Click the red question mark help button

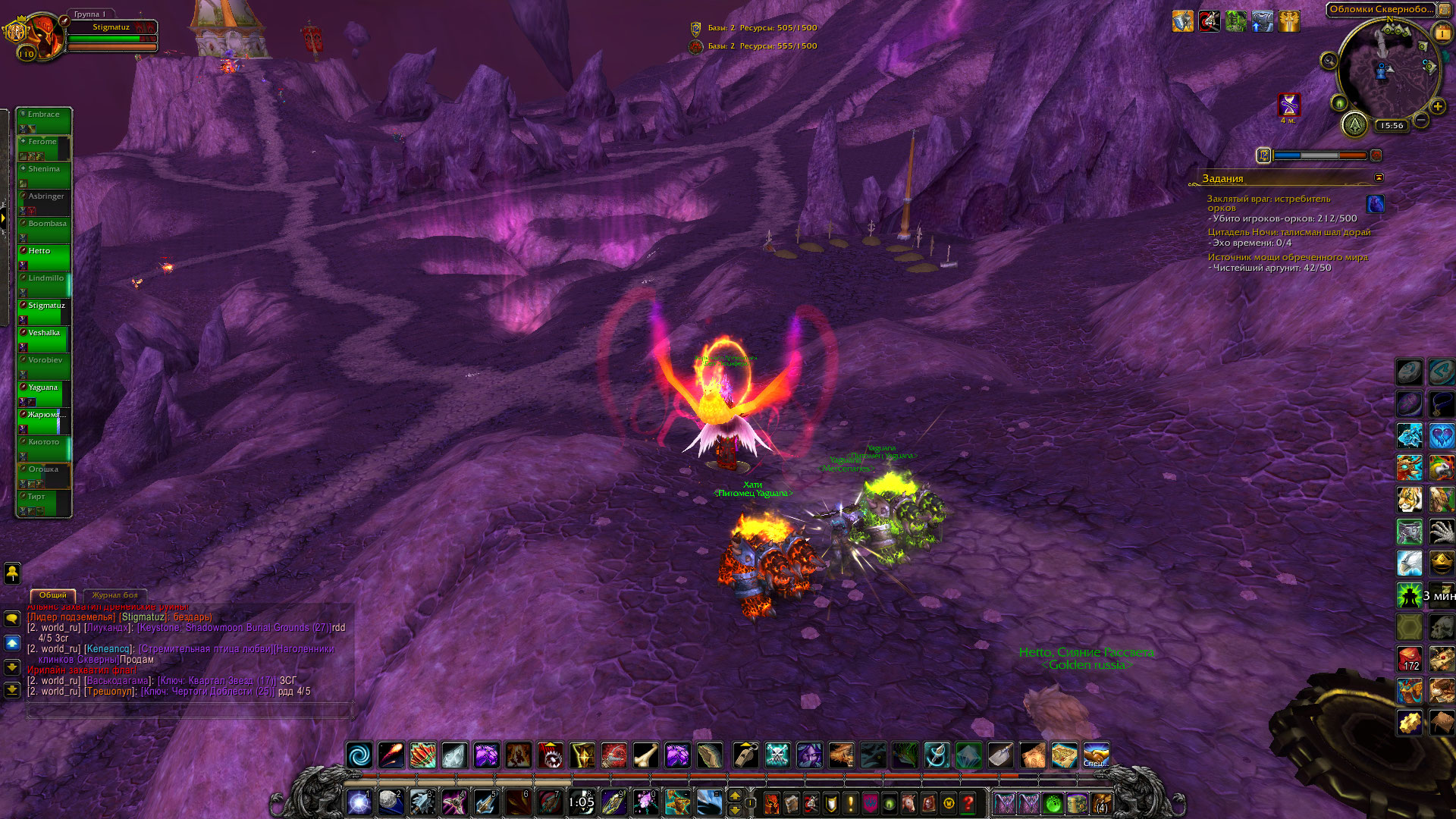coord(968,802)
